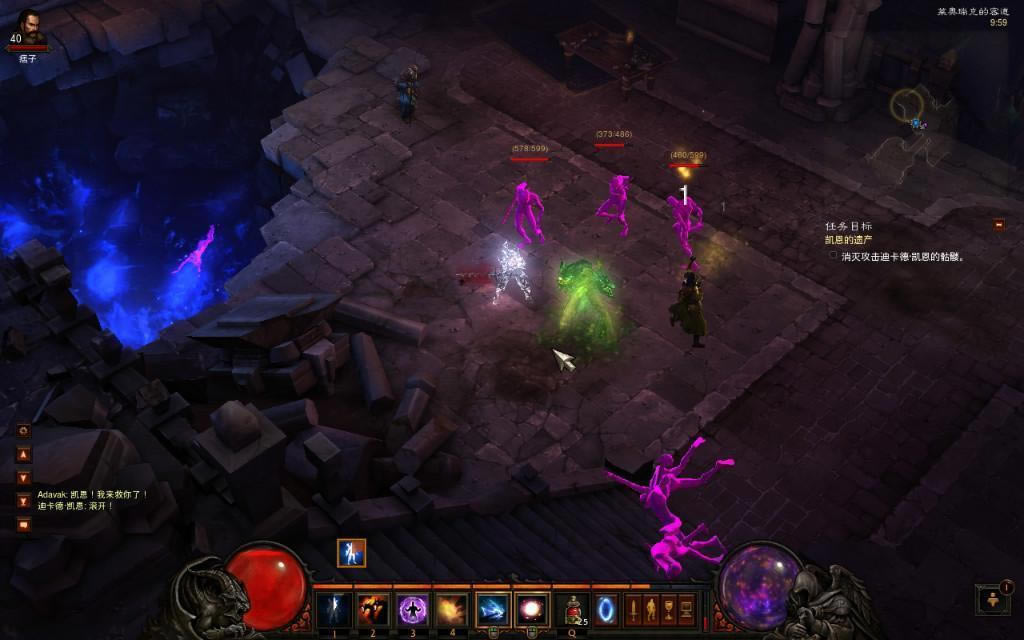
Task: Open the chat settings gear
Action: (x=24, y=430)
